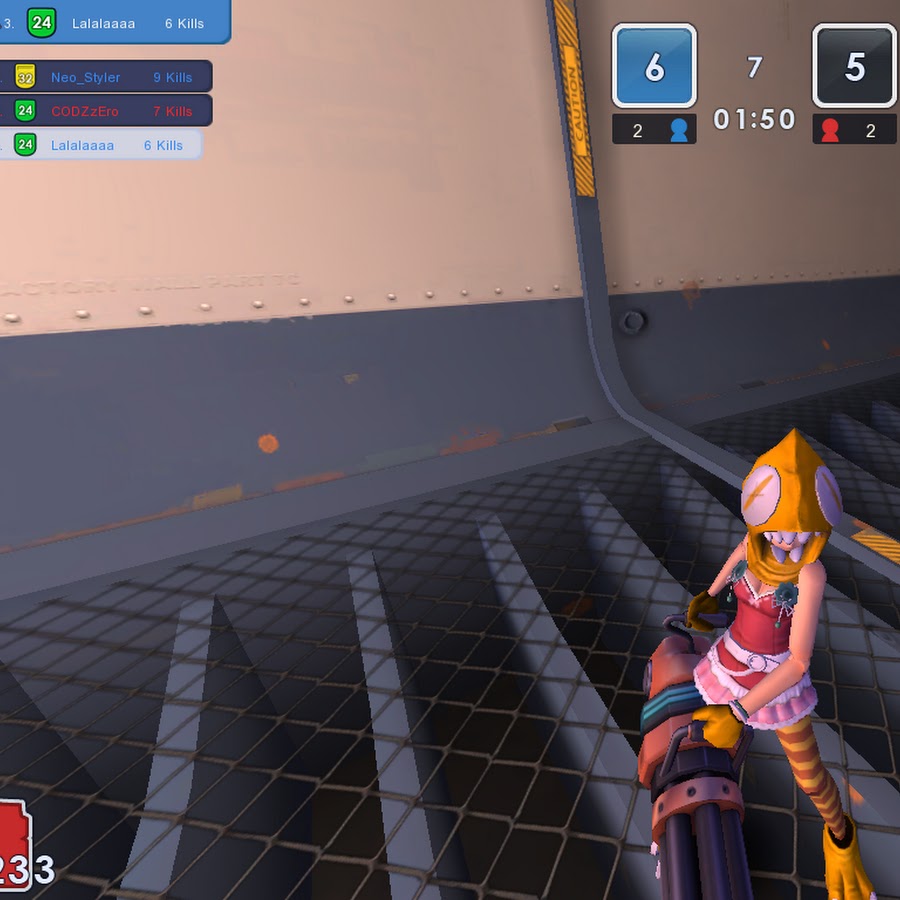Click the large rank 3 Lalalaaaa banner

[x=113, y=22]
